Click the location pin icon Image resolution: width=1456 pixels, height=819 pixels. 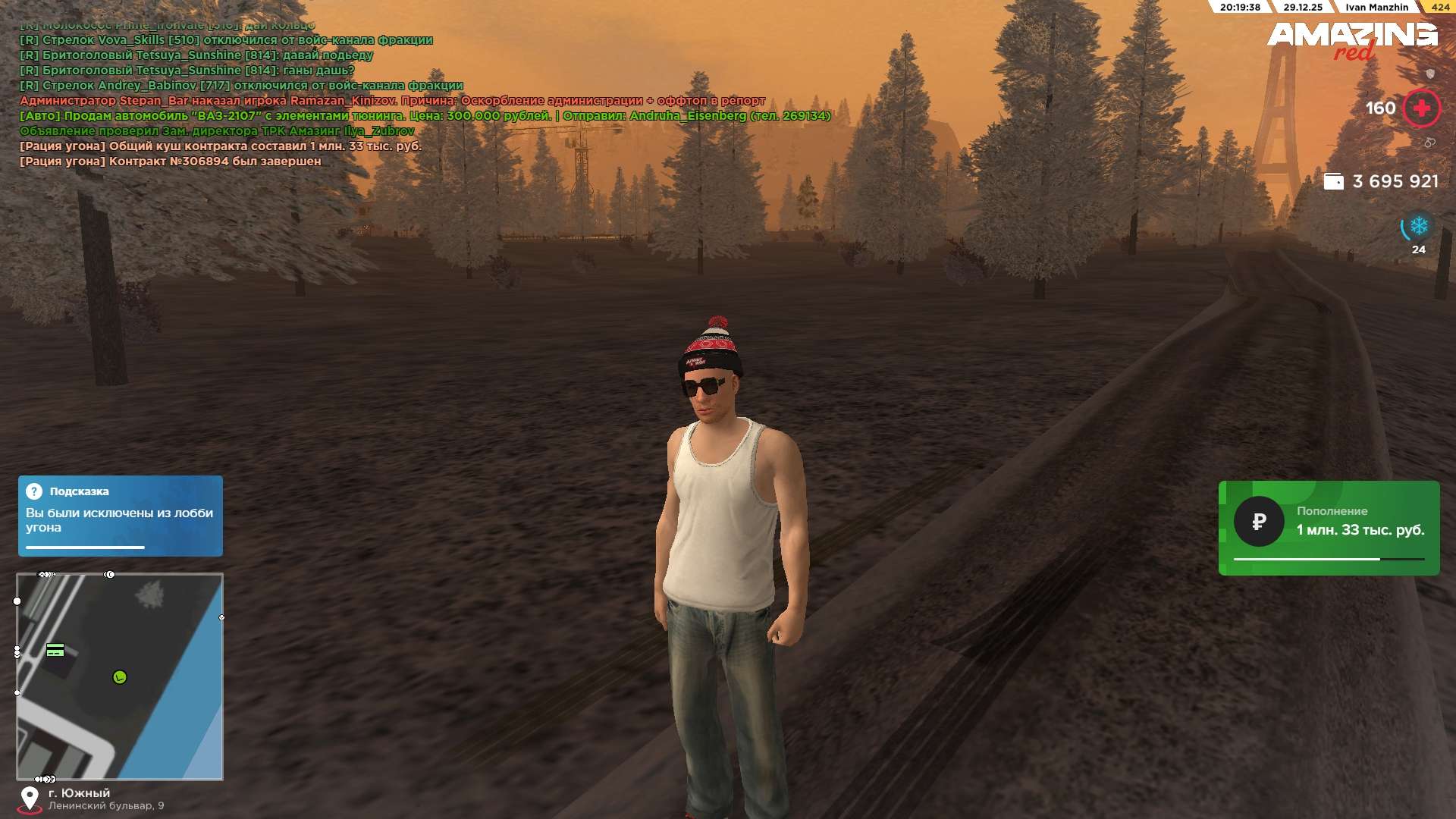pyautogui.click(x=30, y=799)
